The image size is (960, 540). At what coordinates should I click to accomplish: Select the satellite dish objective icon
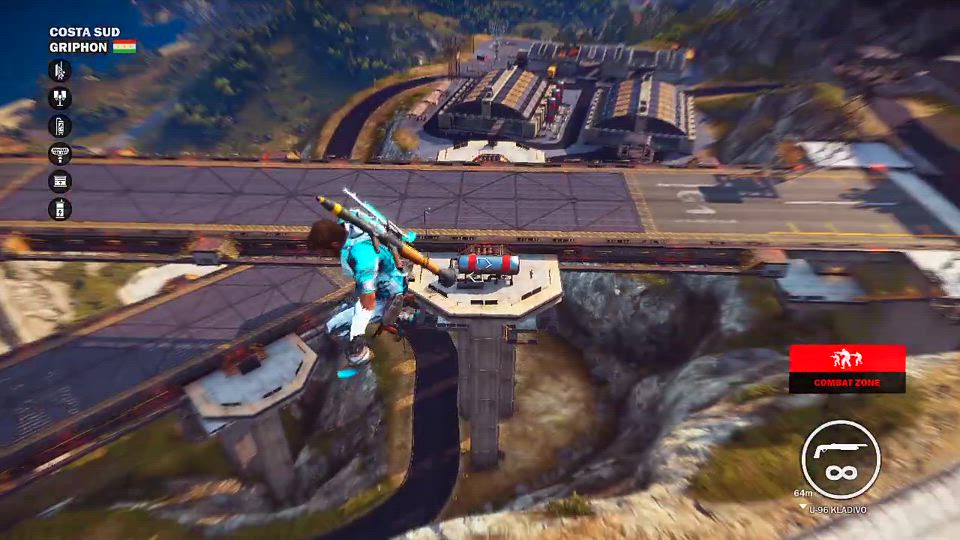point(60,154)
